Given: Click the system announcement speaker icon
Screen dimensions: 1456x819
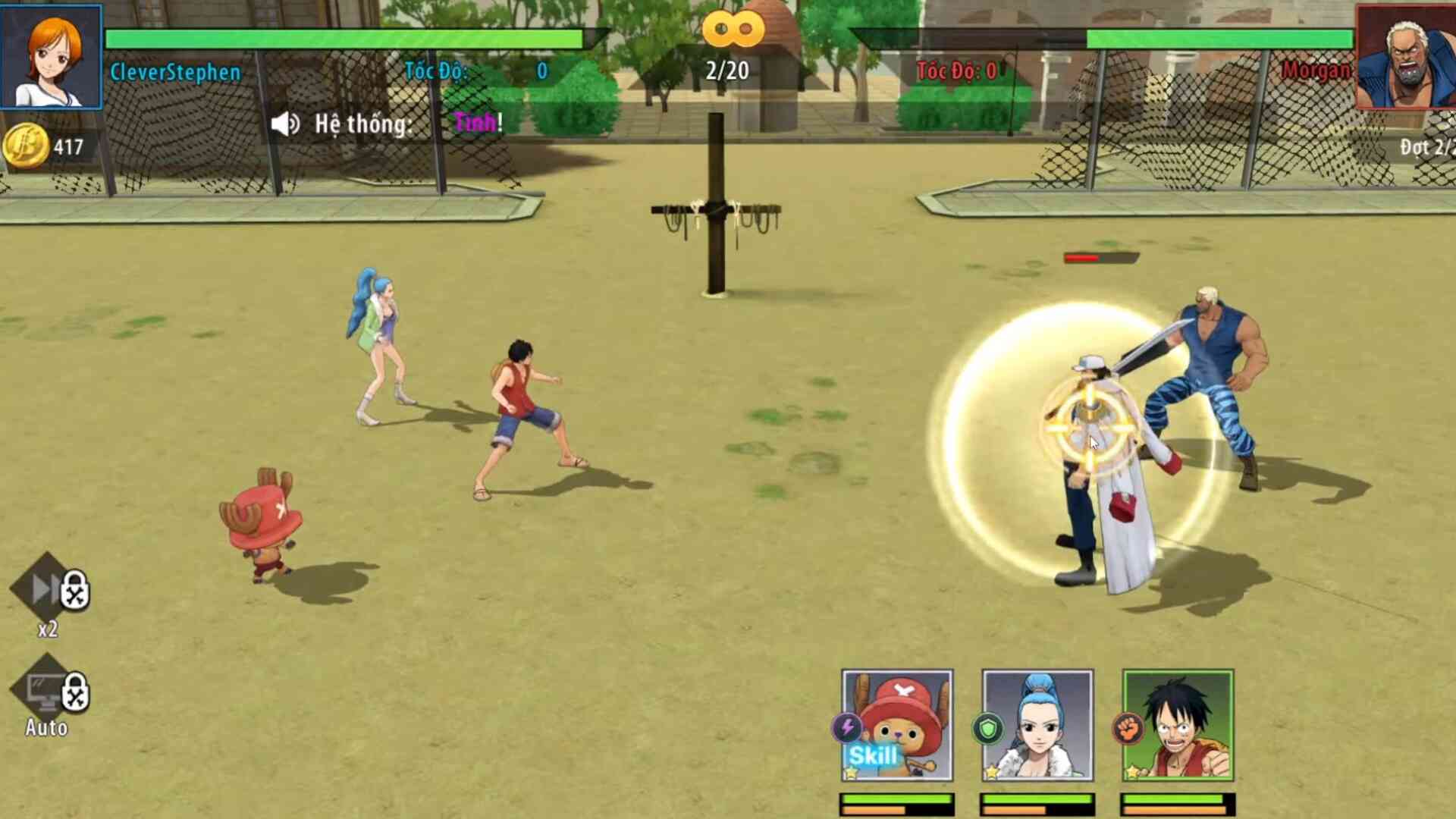Looking at the screenshot, I should (285, 124).
